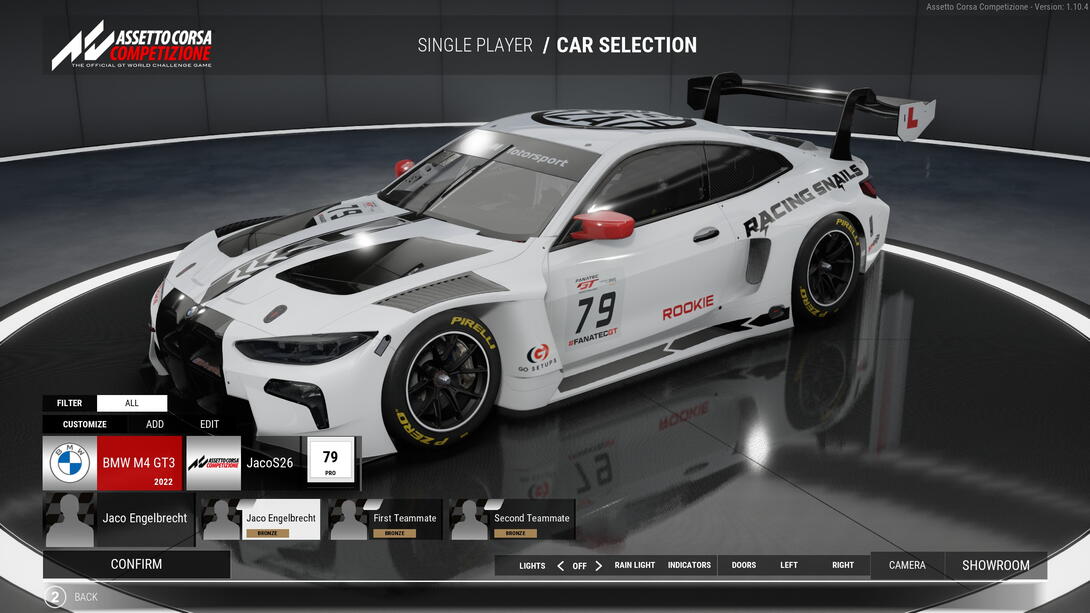The image size is (1090, 613).
Task: Add a new custom car
Action: [155, 424]
